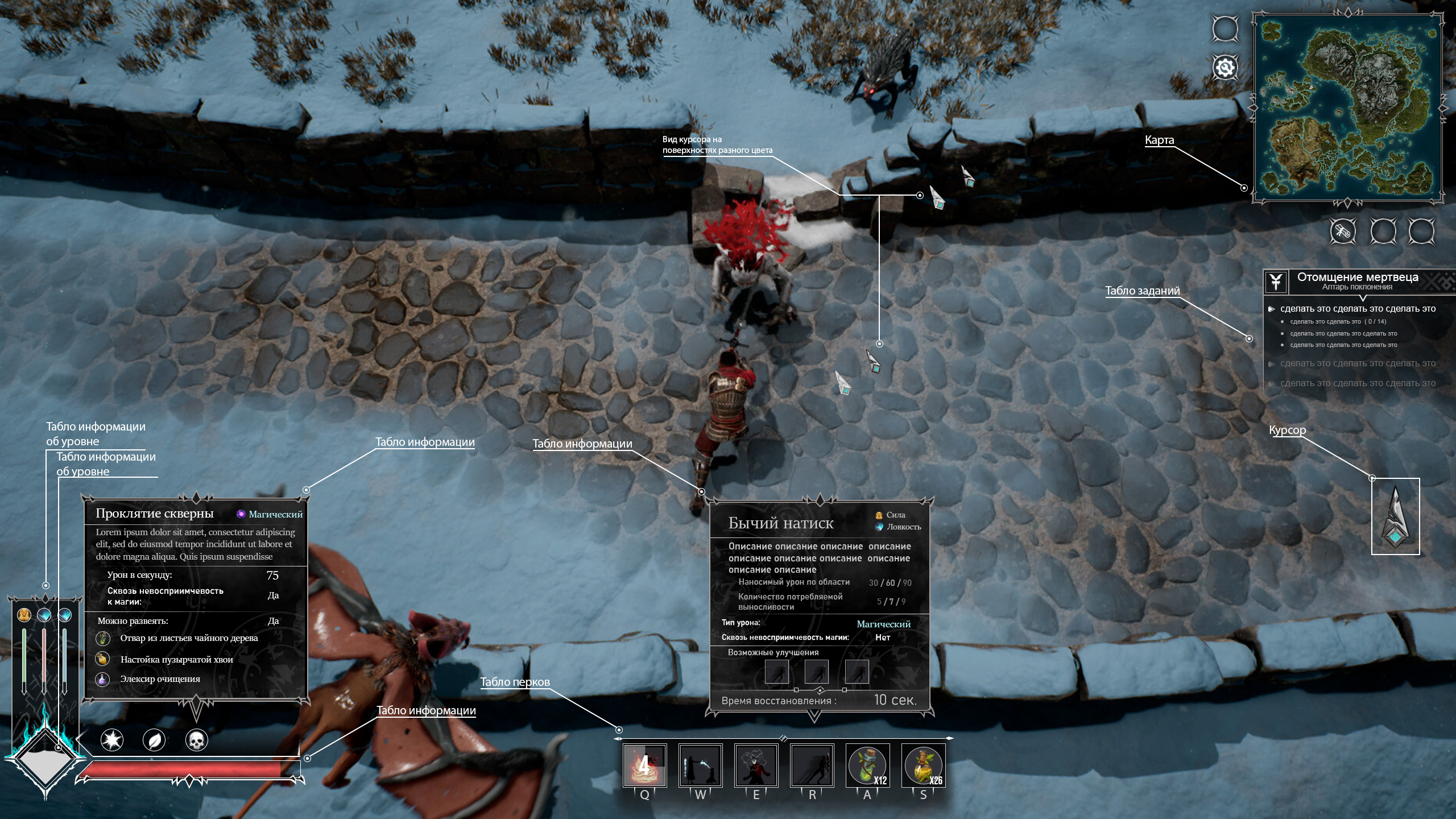Inspect the skull status effect icon
1456x819 pixels.
(197, 740)
